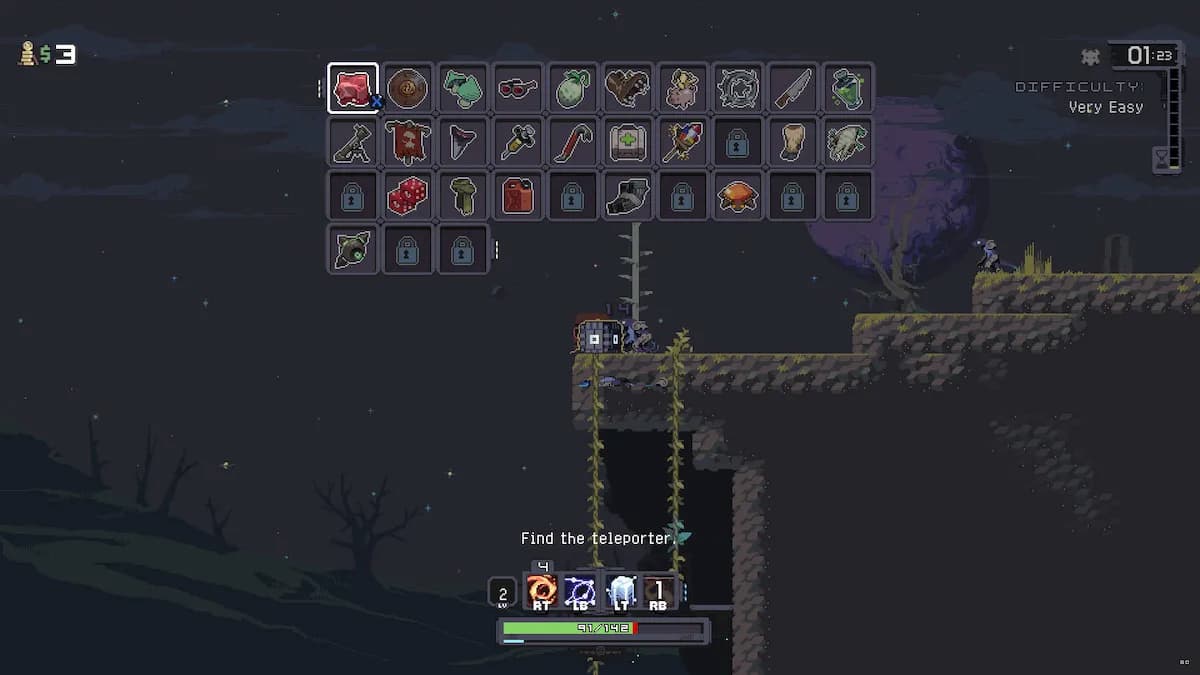Pick the red Warbanner flag item

coord(408,142)
